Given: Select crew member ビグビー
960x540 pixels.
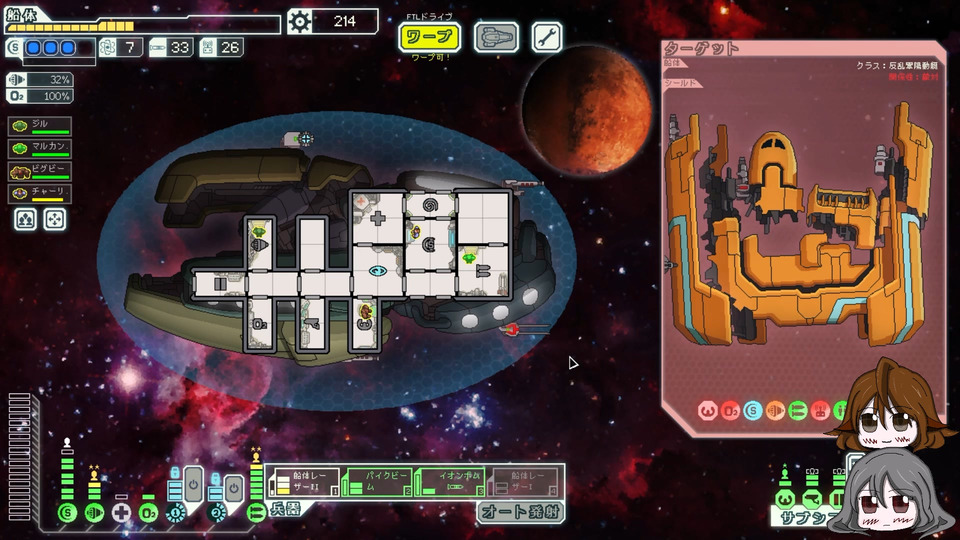Looking at the screenshot, I should click(x=40, y=172).
